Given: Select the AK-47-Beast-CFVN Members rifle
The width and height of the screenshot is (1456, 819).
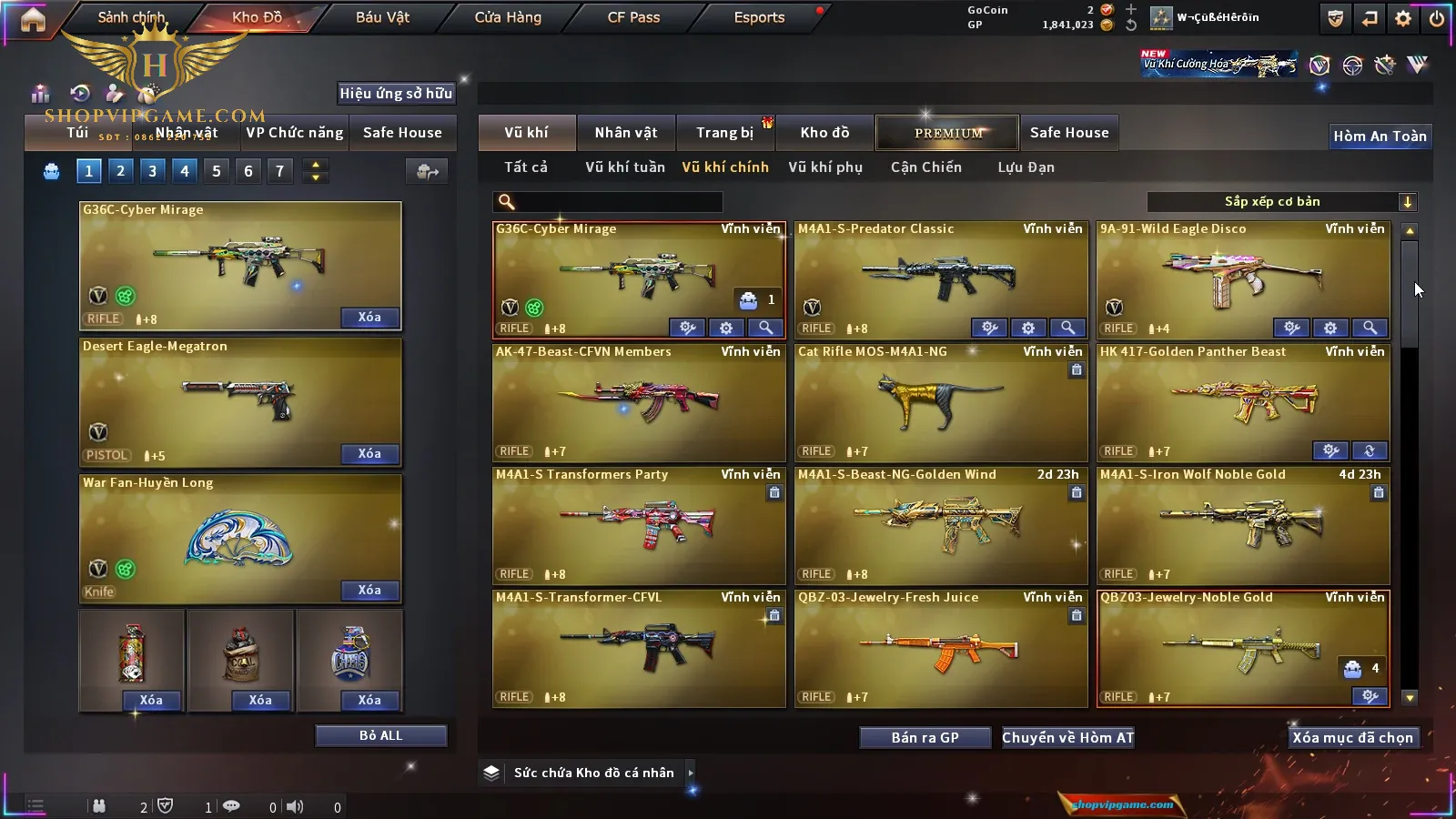Looking at the screenshot, I should coord(638,402).
